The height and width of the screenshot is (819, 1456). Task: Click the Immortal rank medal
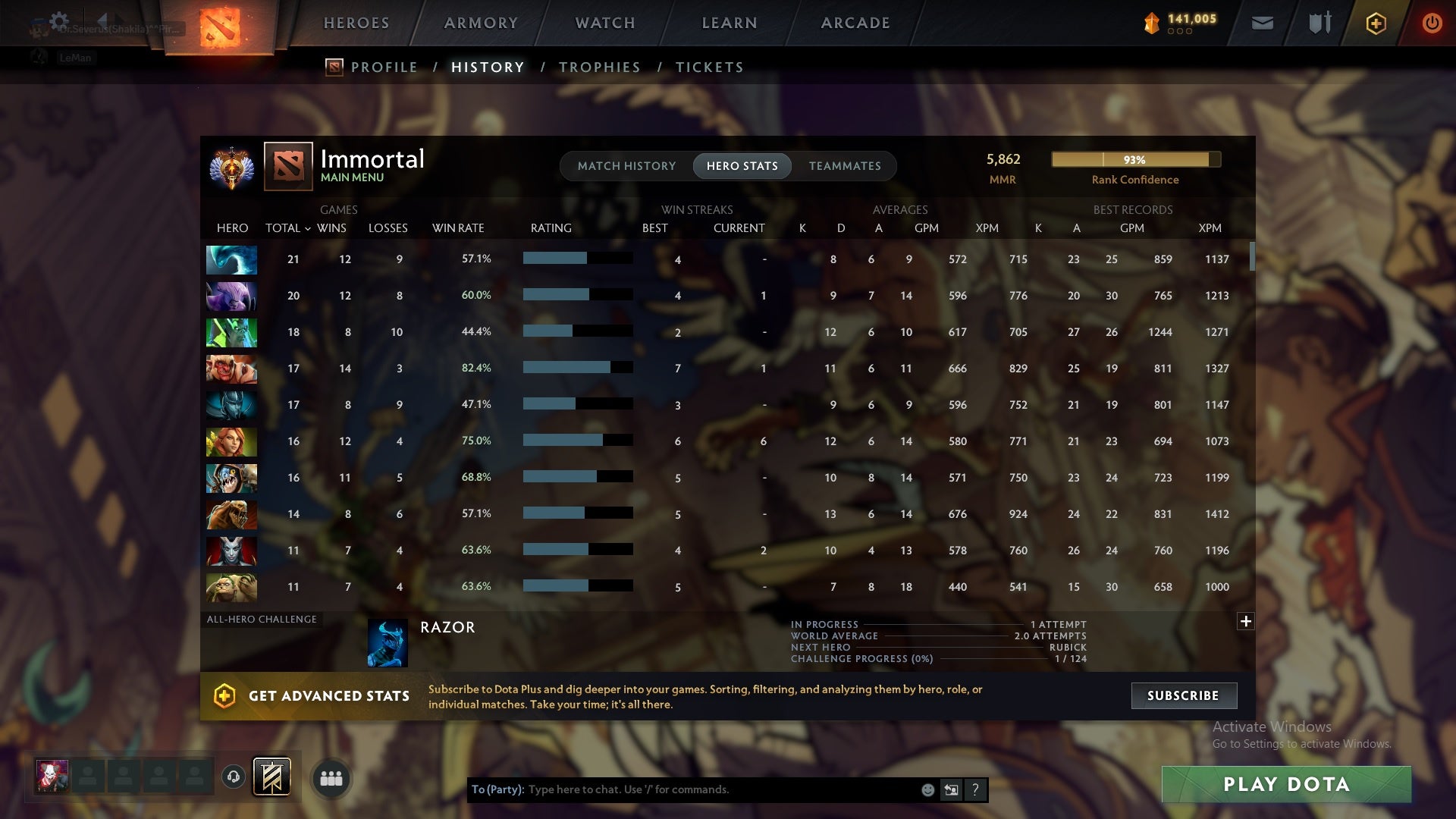(232, 168)
